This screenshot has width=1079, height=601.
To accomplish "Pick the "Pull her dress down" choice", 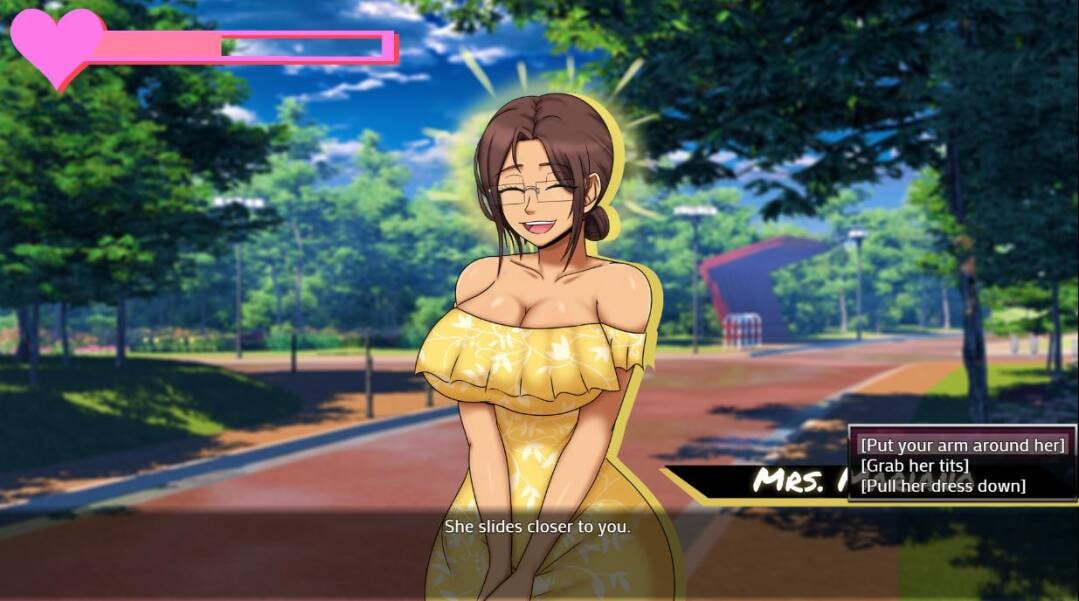I will coord(942,486).
